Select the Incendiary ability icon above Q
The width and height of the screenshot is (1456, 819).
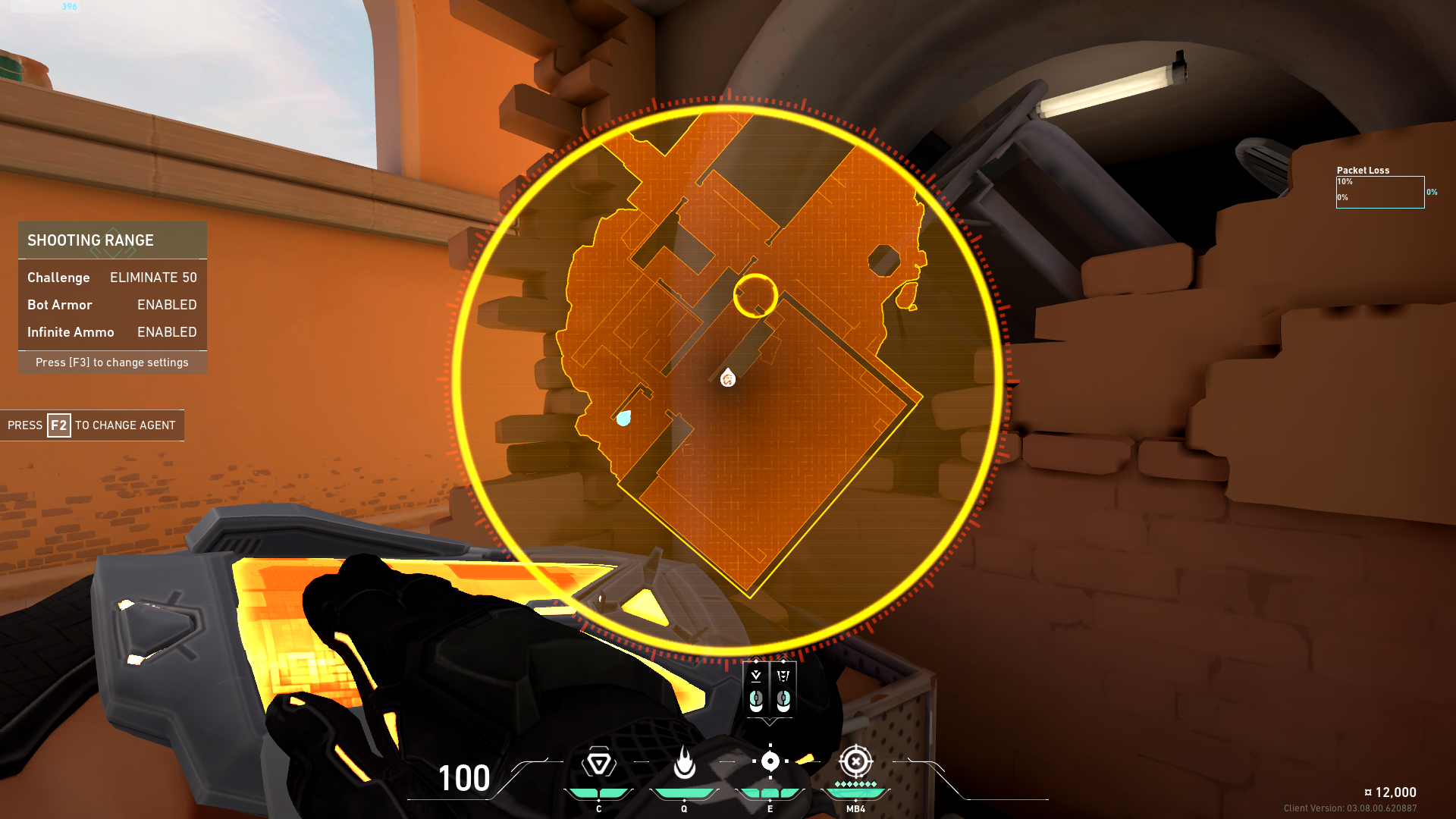click(685, 761)
